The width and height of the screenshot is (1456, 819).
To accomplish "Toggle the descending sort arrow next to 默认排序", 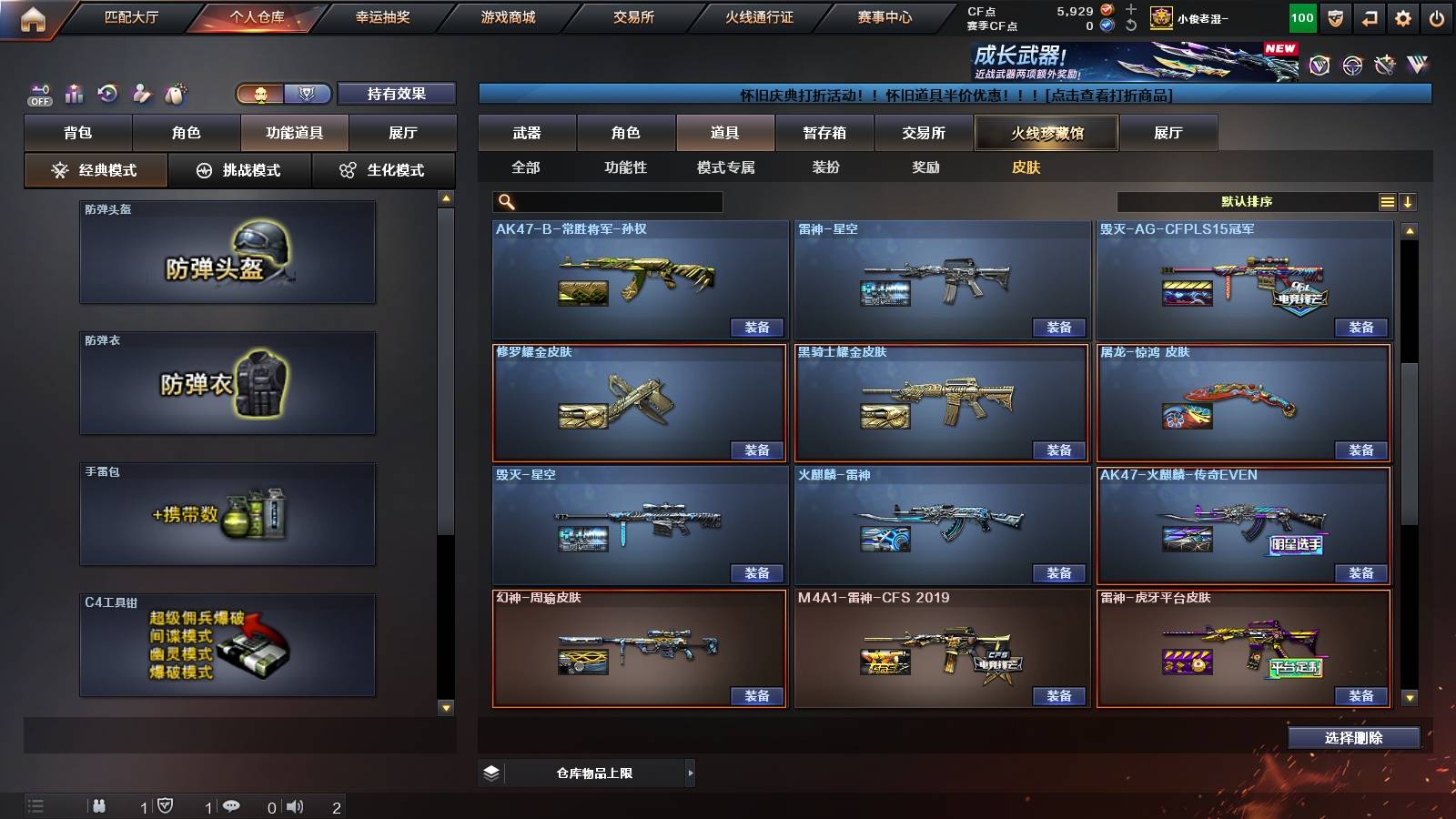I will [1409, 201].
